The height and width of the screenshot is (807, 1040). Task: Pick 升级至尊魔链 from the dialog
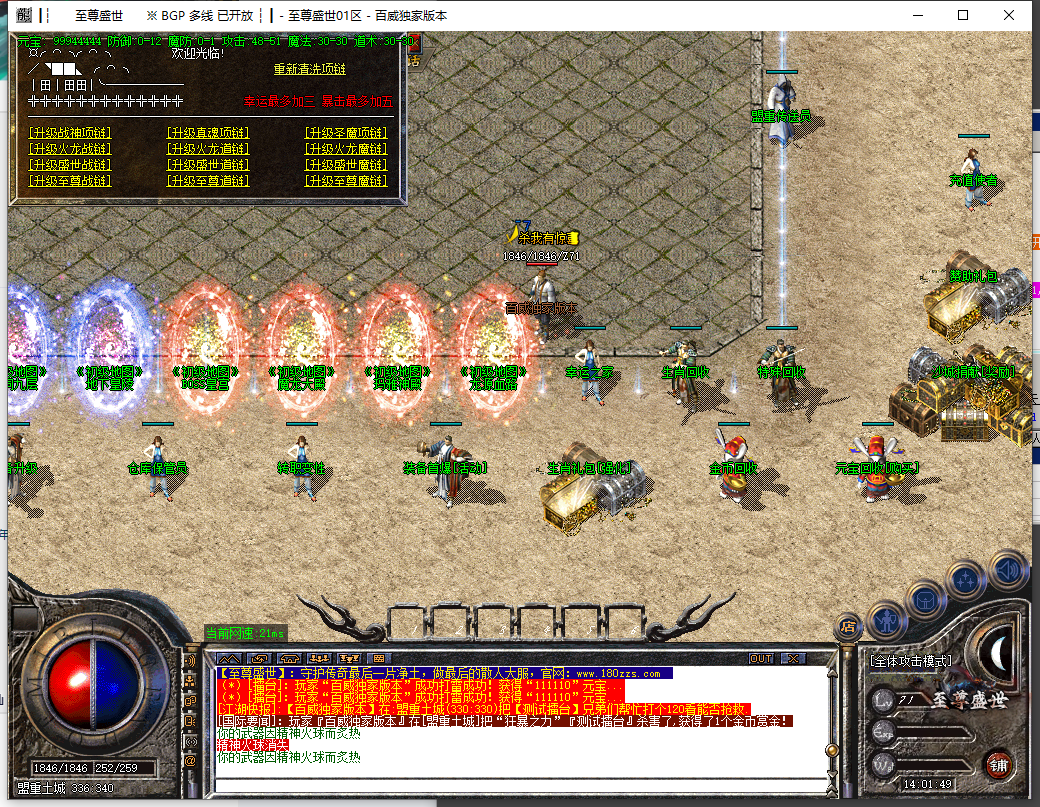(x=345, y=181)
